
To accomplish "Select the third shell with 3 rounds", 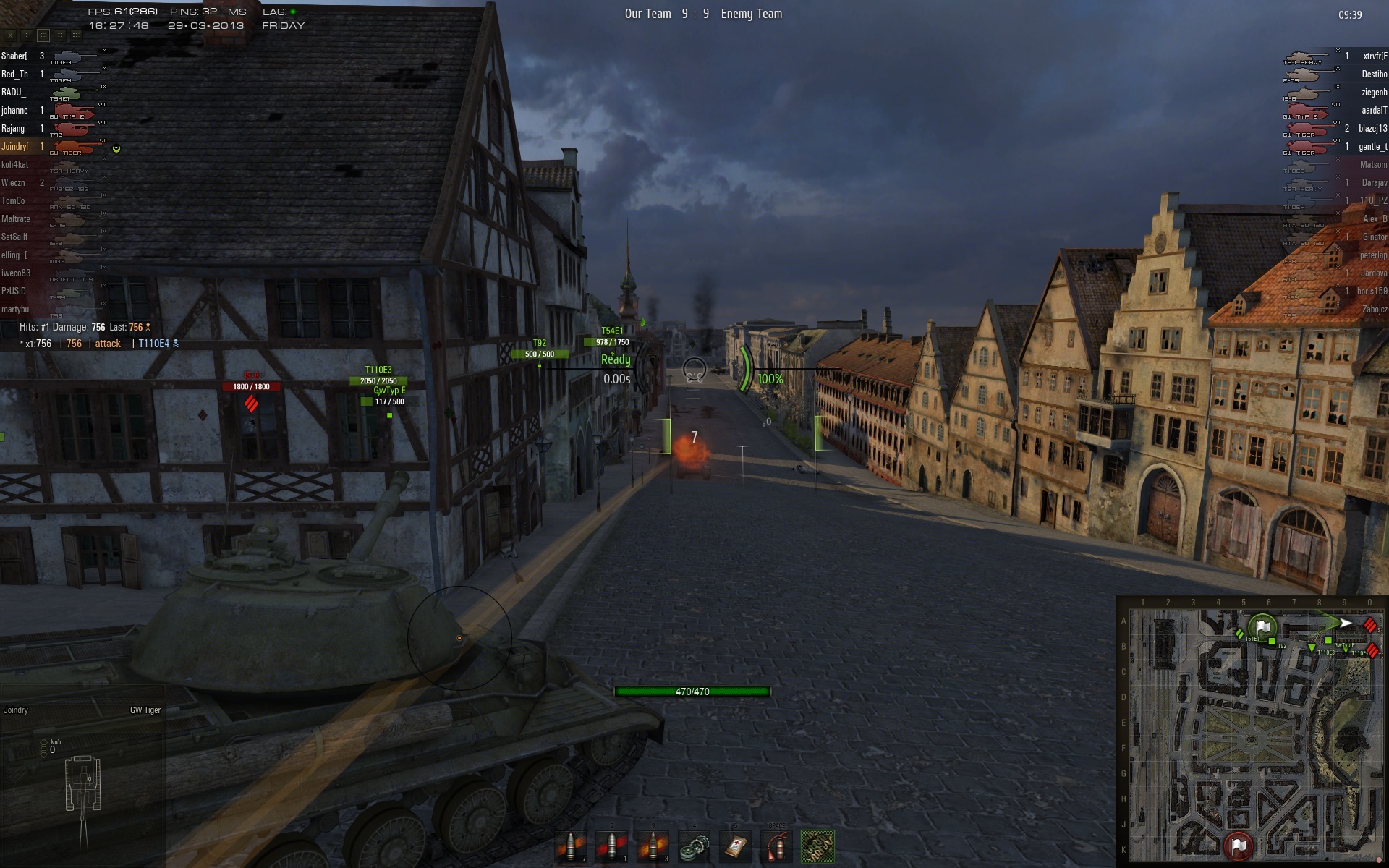I will (x=653, y=846).
